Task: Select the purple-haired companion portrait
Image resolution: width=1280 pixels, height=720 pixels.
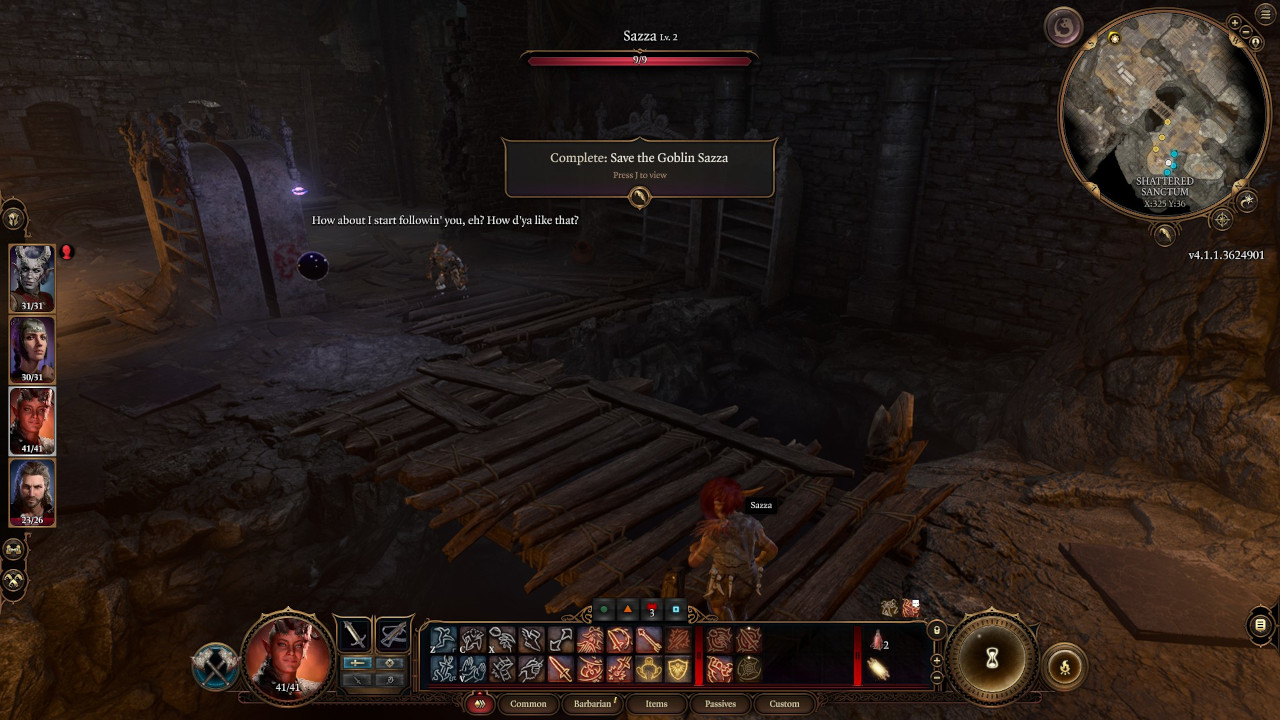Action: pos(32,349)
